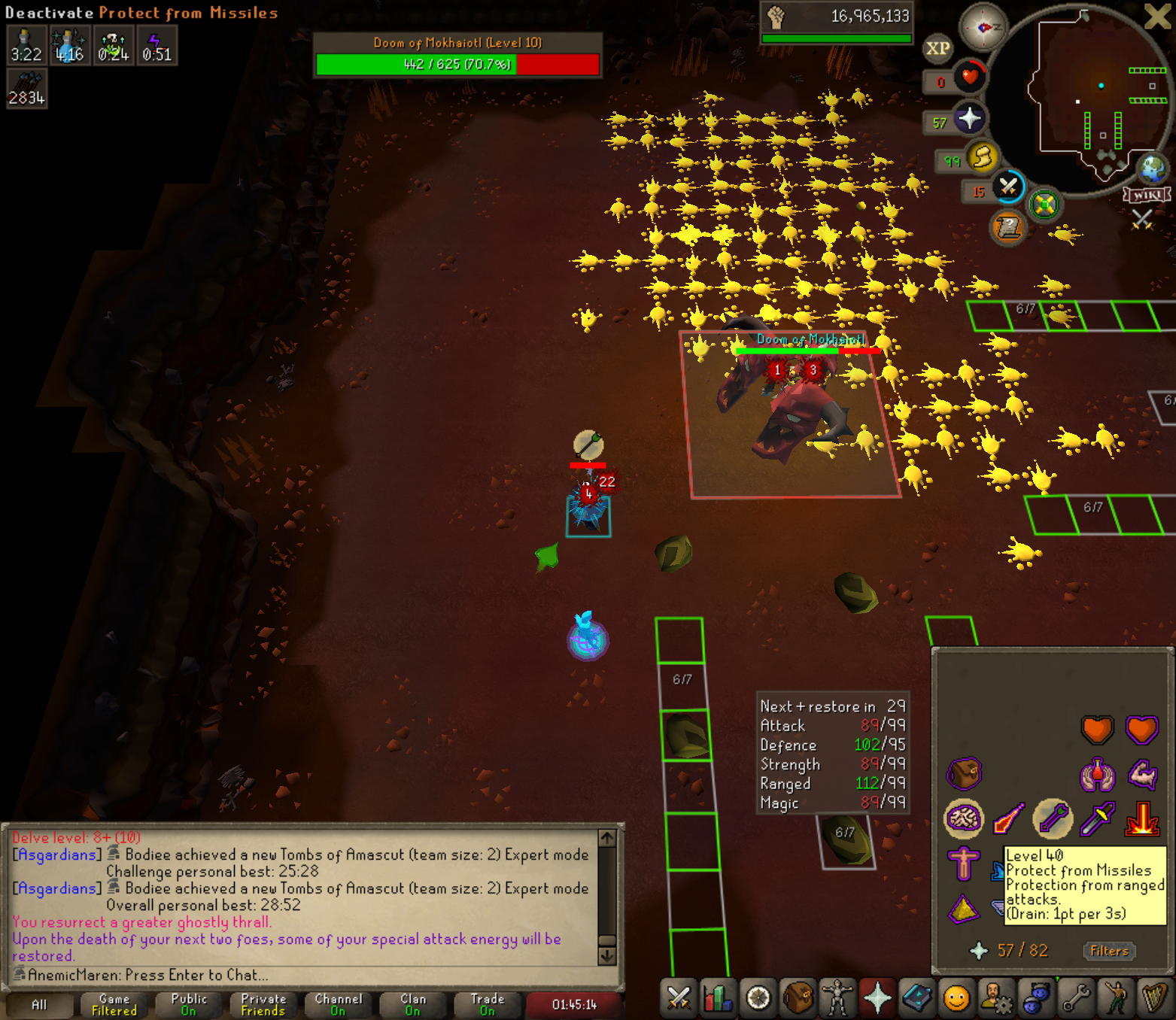
Task: Click the compass to face north
Action: (x=983, y=28)
